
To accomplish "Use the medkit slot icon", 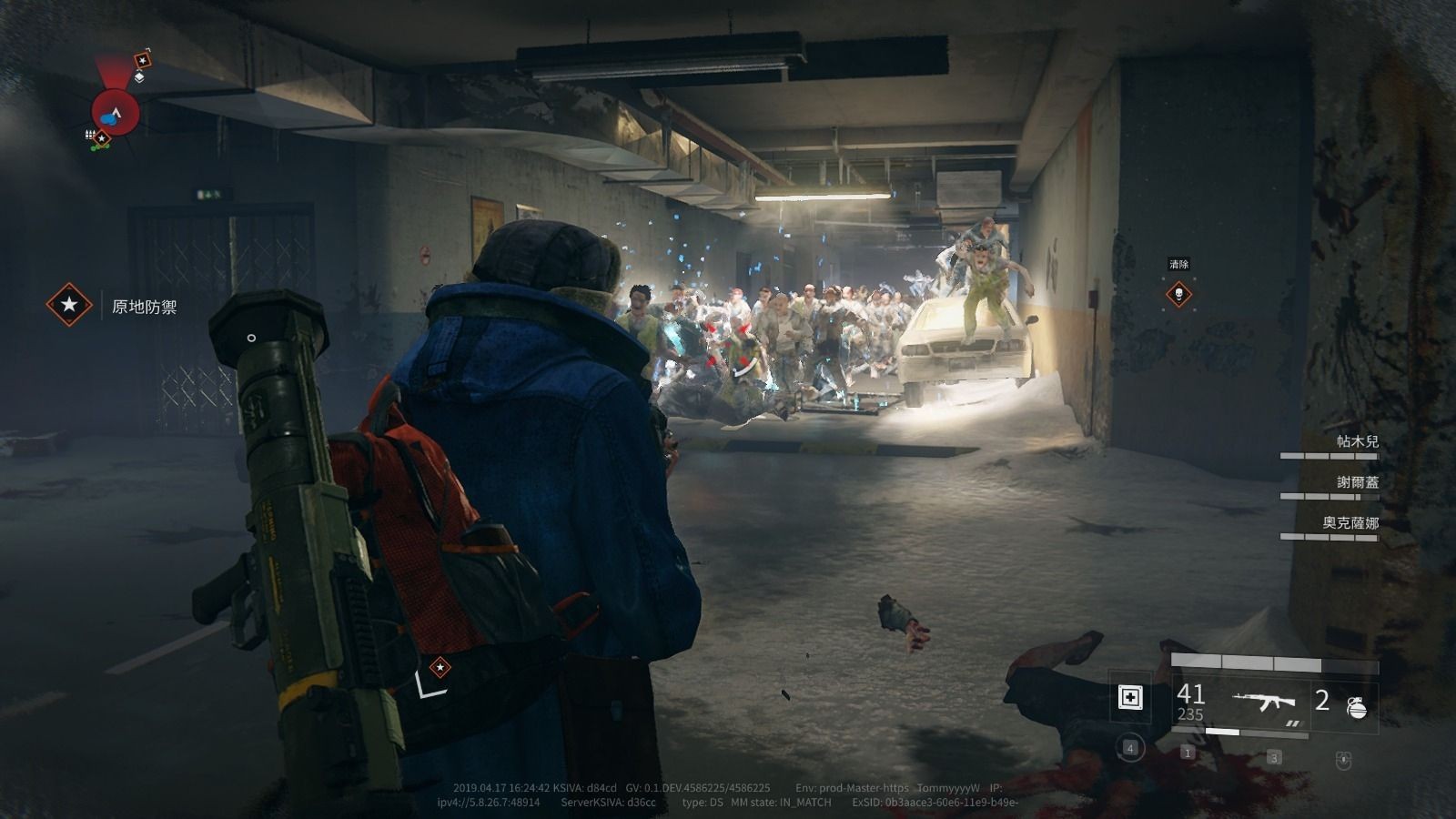I will 1130,698.
